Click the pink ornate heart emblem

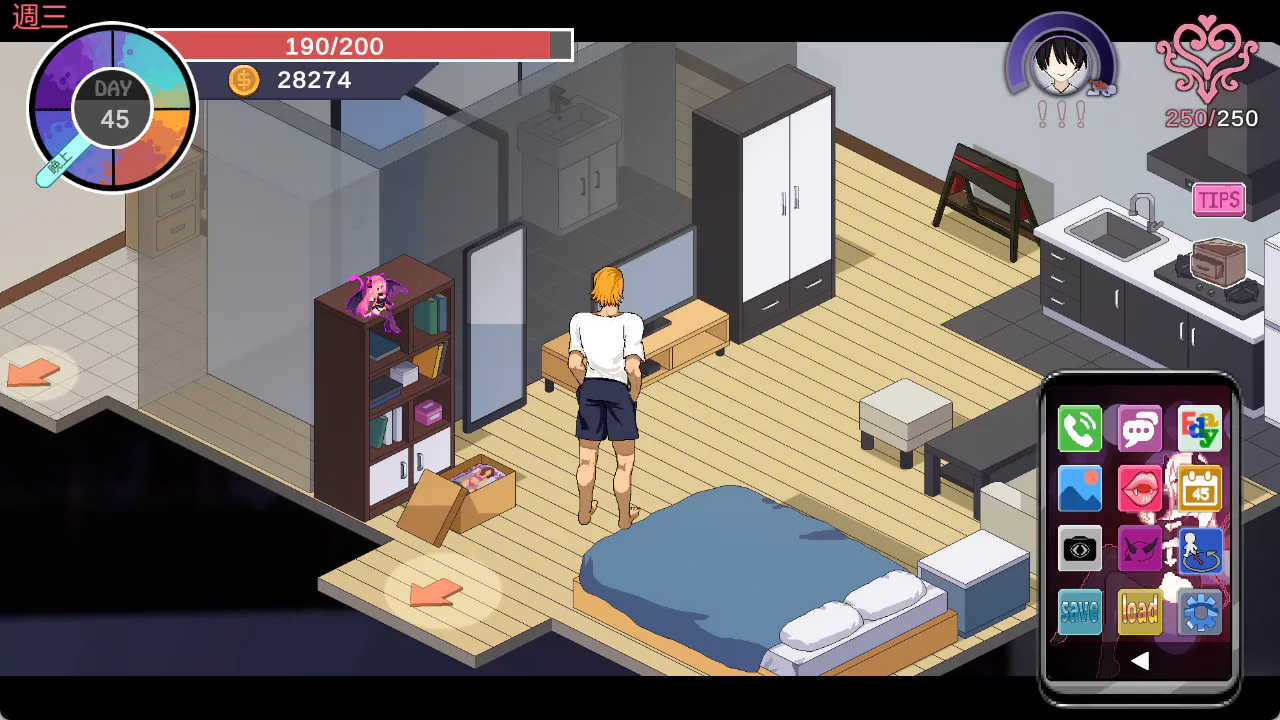click(x=1207, y=58)
